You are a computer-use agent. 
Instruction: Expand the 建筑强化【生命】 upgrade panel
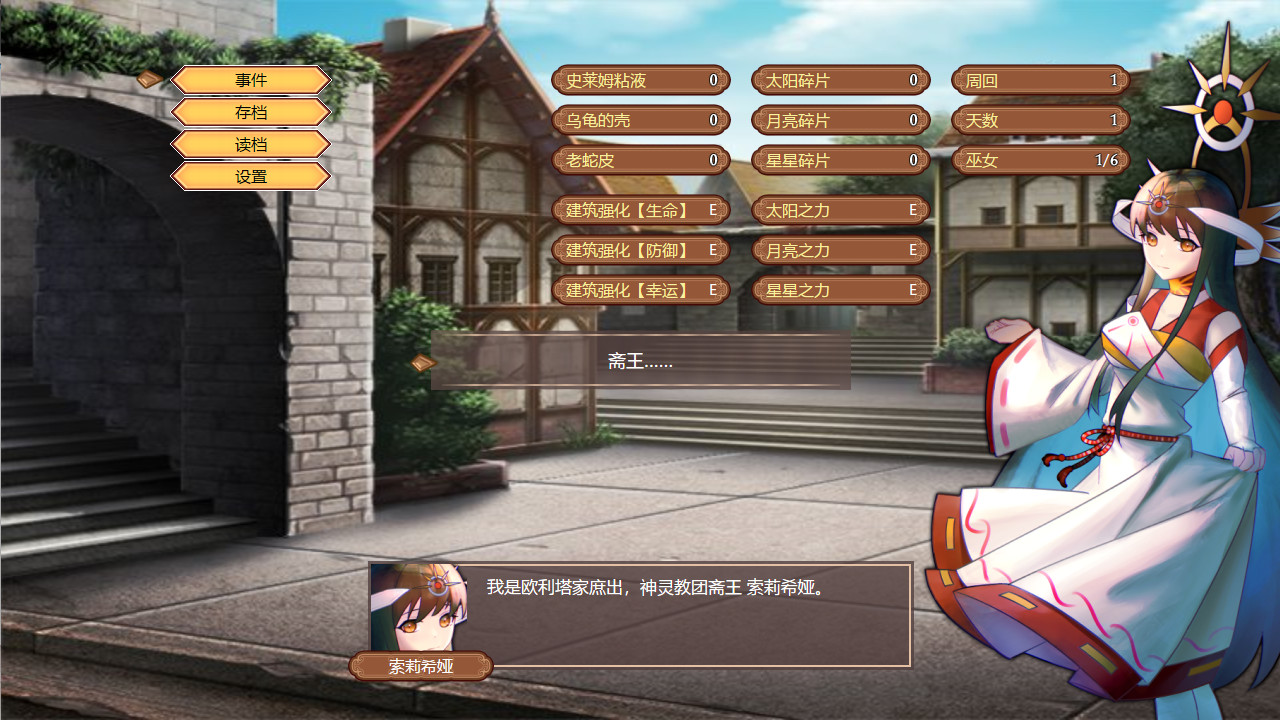click(640, 210)
